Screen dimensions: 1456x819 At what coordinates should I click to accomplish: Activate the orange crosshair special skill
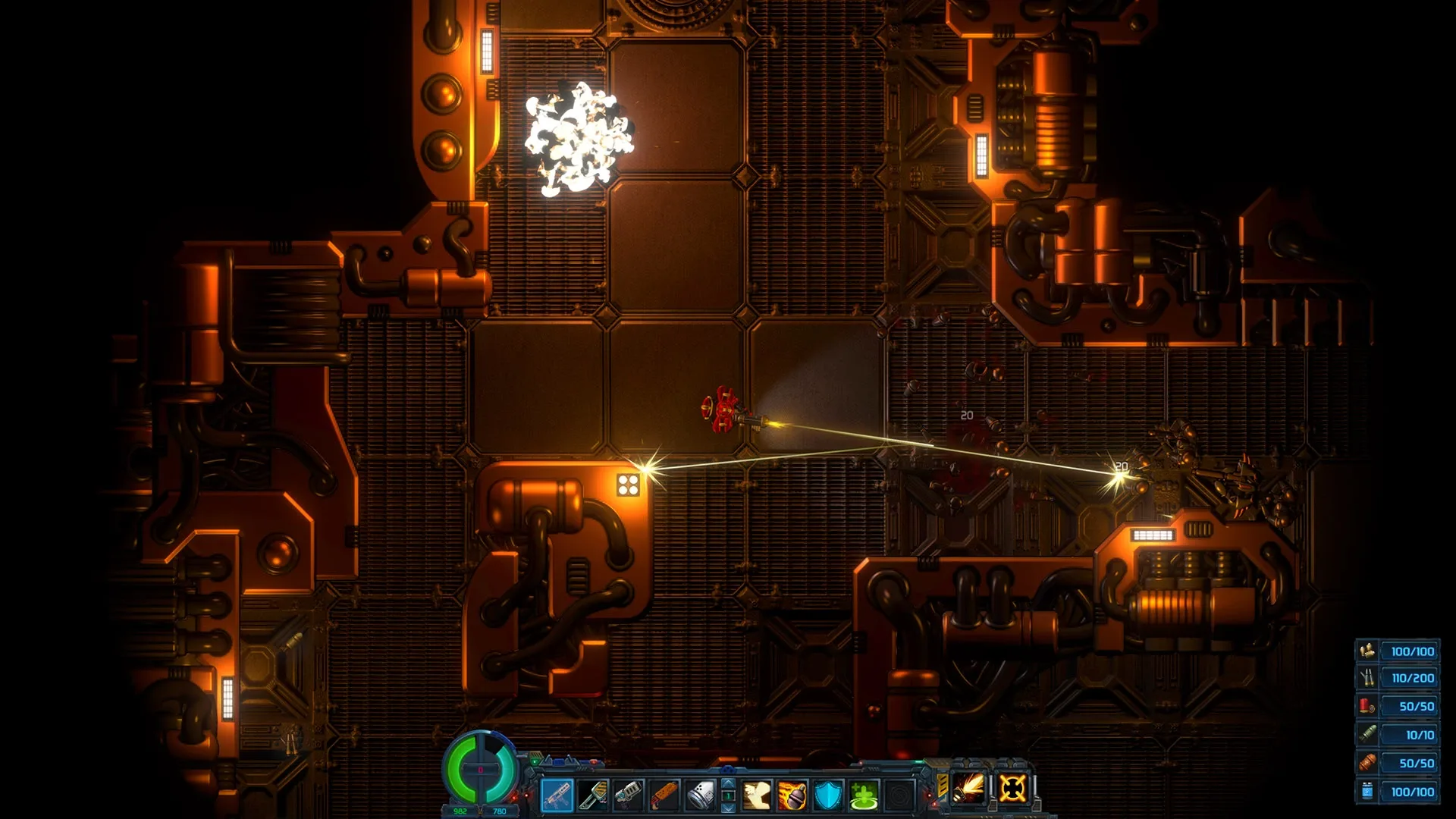[x=1012, y=788]
